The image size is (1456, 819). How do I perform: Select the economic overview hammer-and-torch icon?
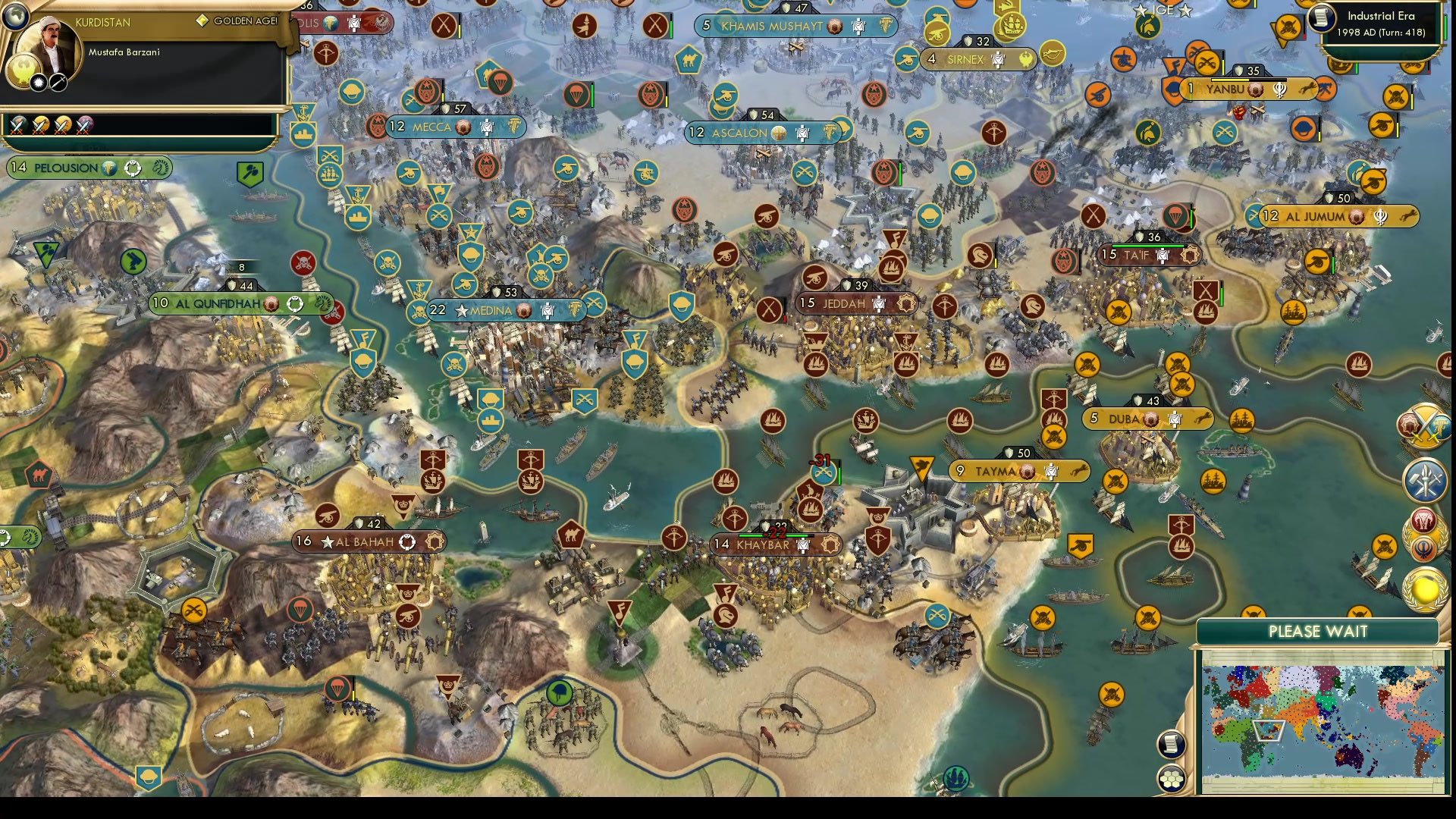(1424, 478)
